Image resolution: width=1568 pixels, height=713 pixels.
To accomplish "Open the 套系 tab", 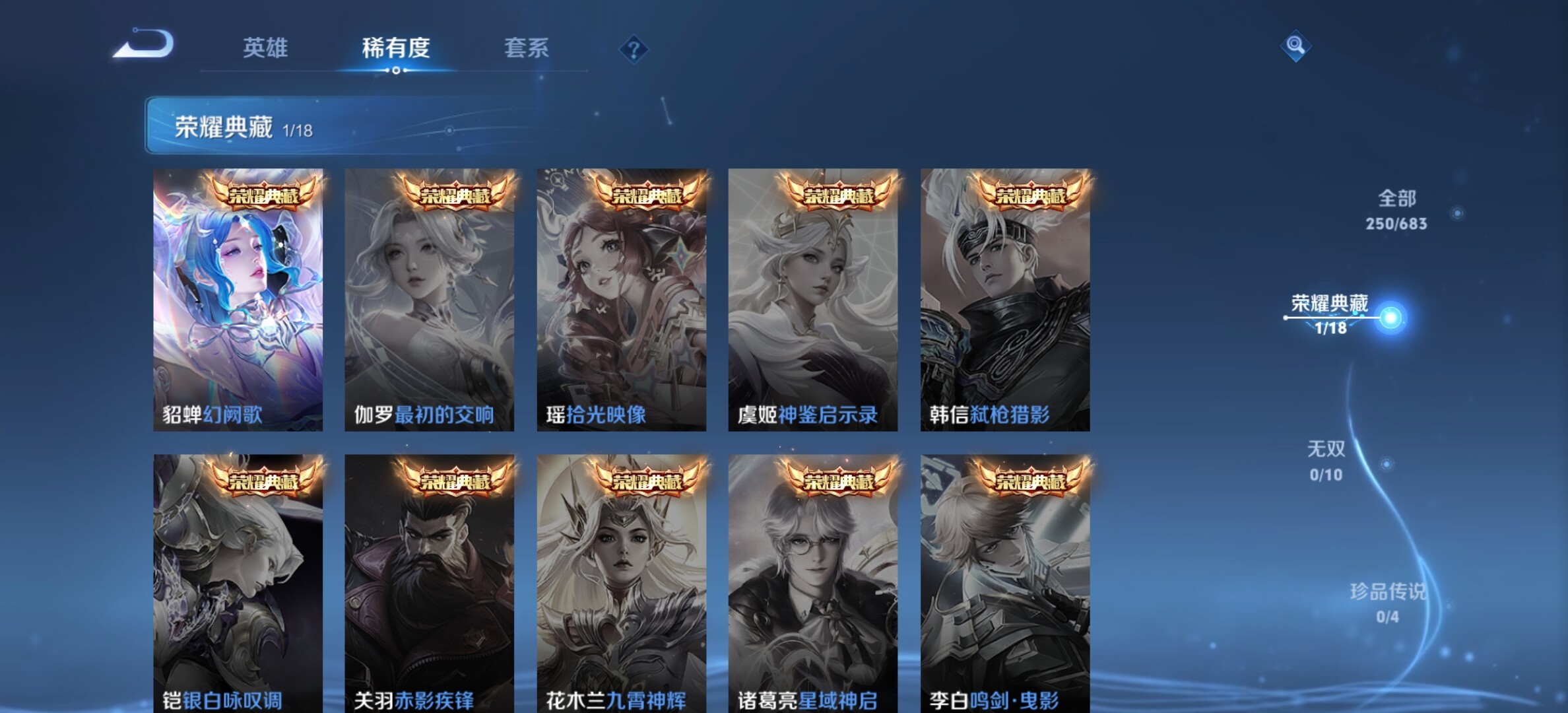I will (x=526, y=48).
